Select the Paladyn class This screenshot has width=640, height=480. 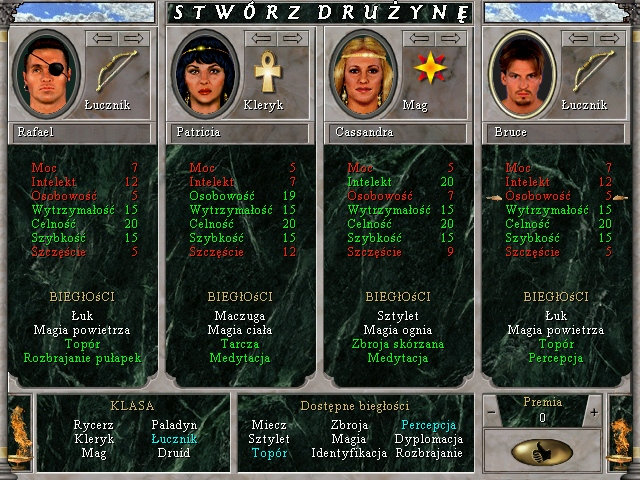pyautogui.click(x=177, y=425)
